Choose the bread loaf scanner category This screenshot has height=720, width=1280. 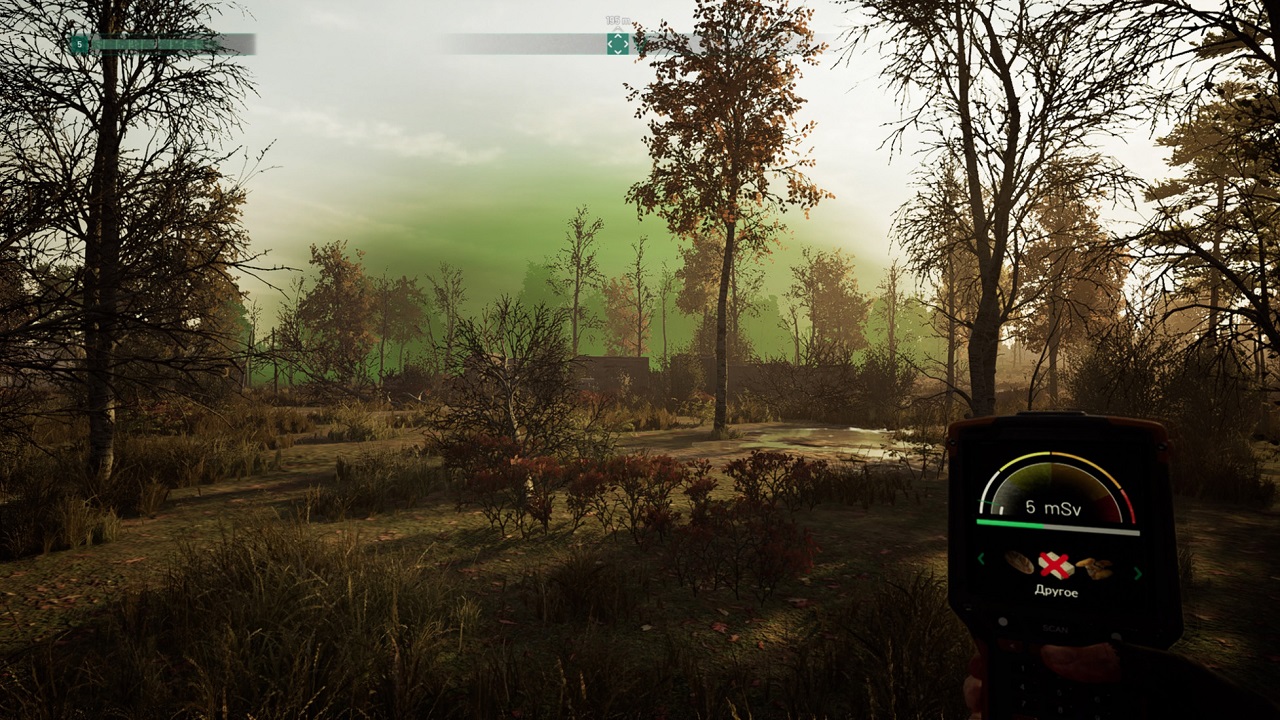click(1019, 562)
